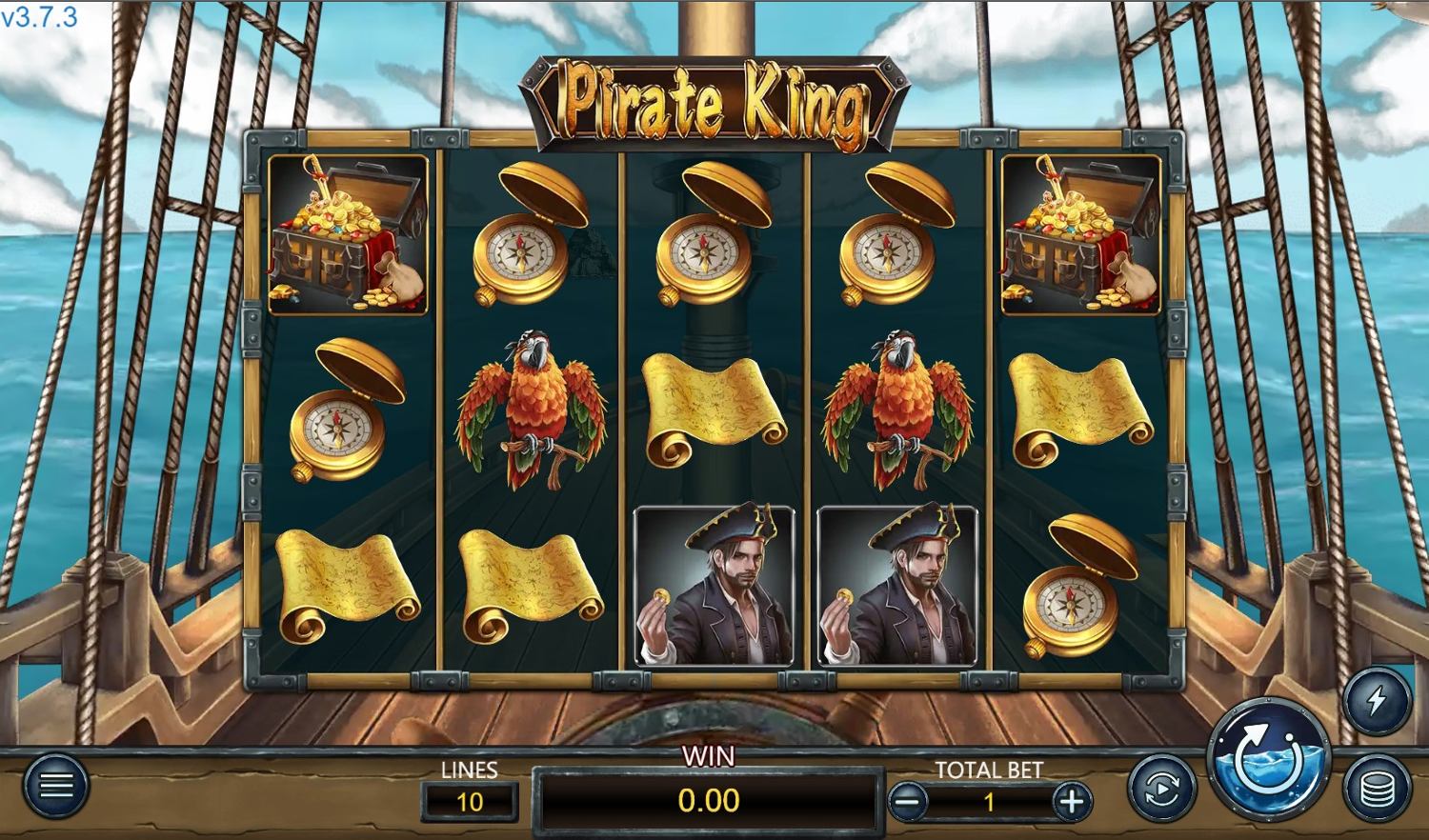
Task: Decrease total bet with the minus button
Action: [x=908, y=802]
